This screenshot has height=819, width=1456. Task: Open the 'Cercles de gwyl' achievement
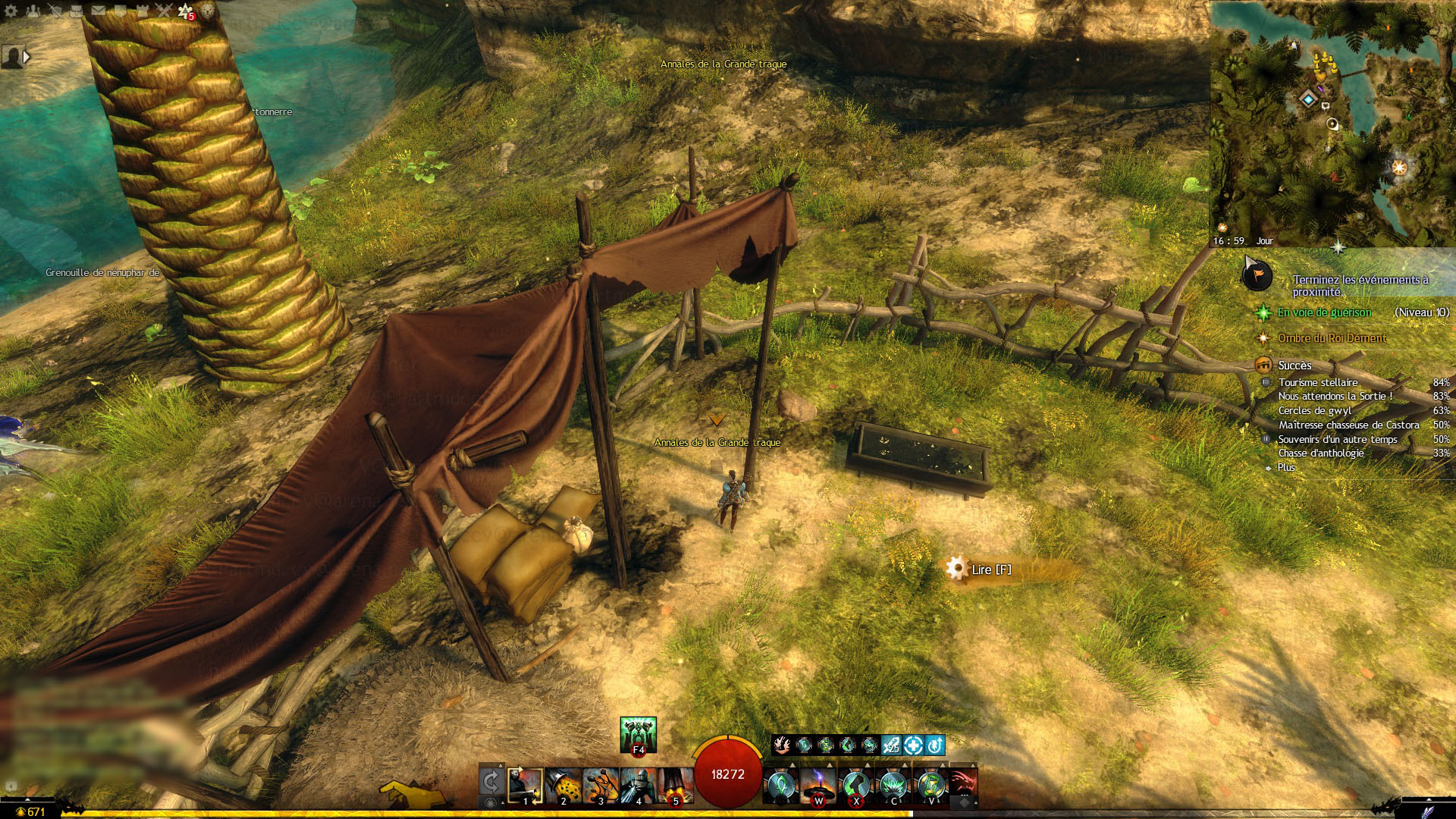[x=1314, y=410]
